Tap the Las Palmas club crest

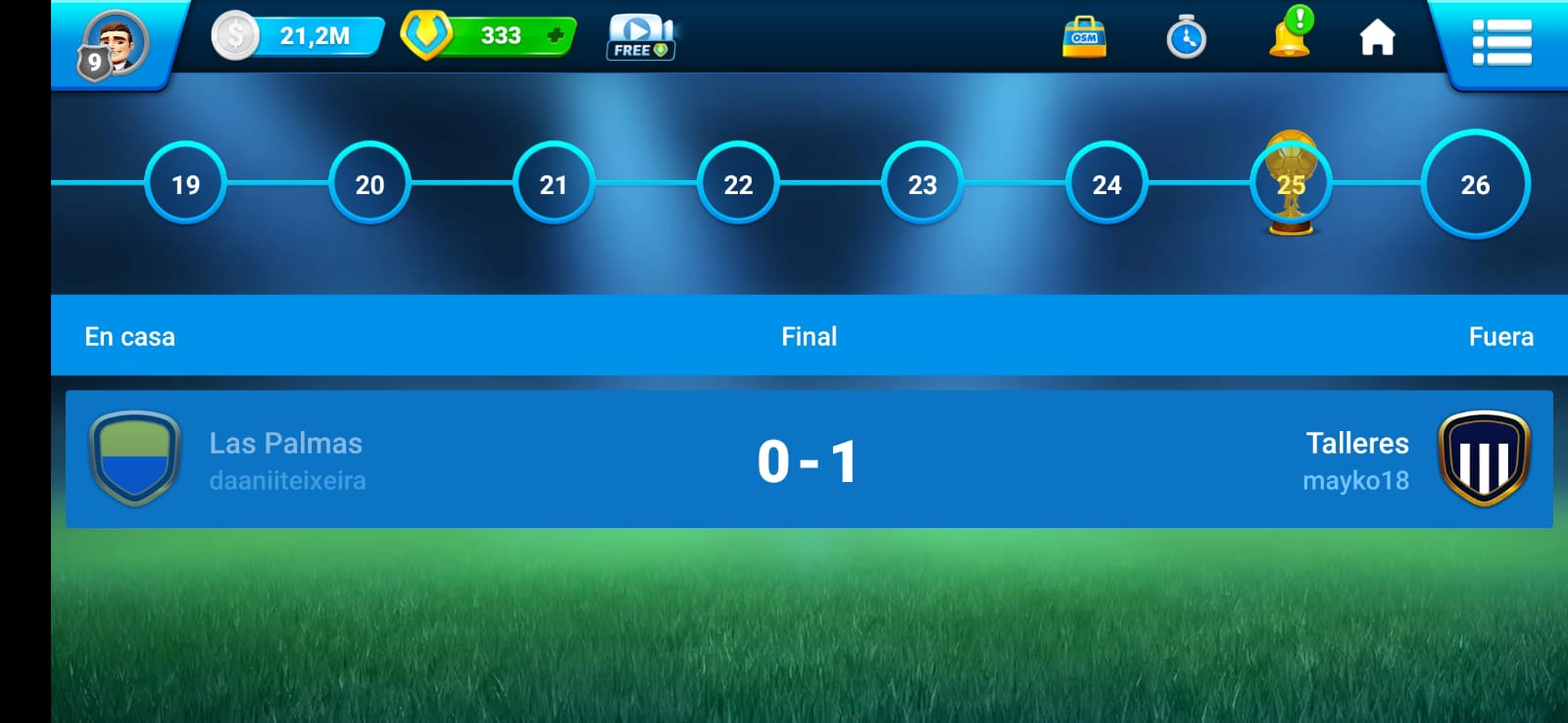[134, 458]
